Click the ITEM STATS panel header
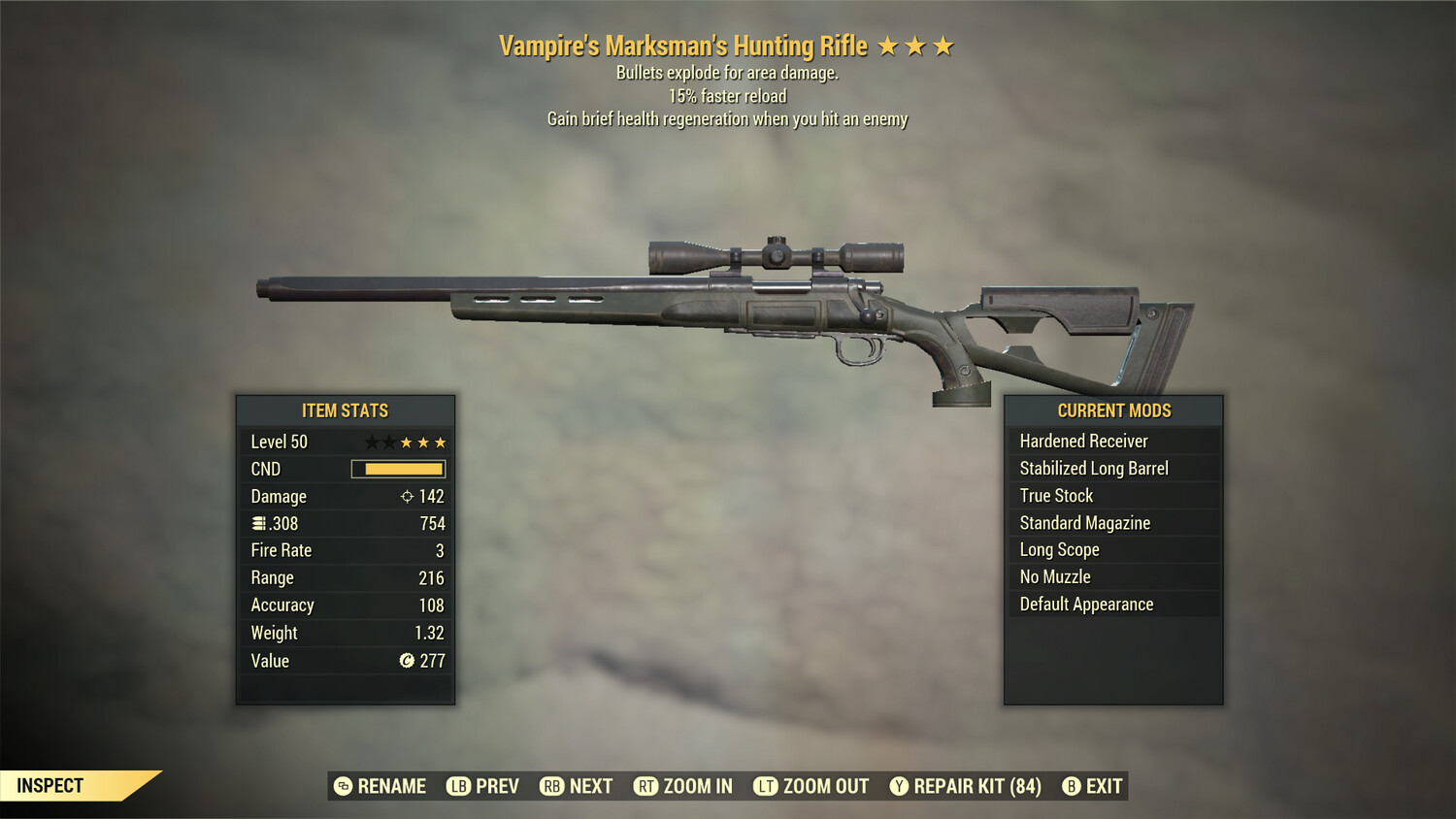 (x=345, y=410)
